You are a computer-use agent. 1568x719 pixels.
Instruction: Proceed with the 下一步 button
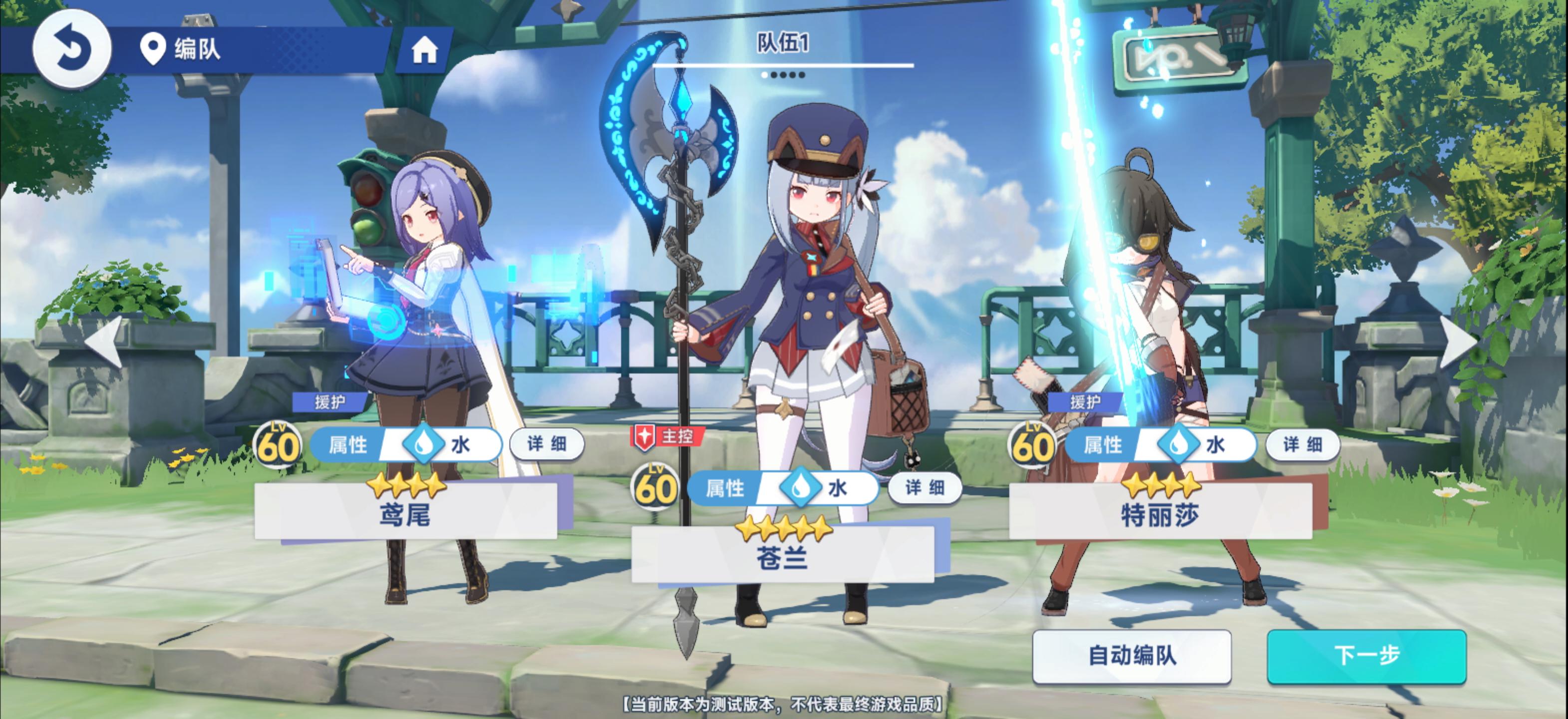click(1366, 656)
